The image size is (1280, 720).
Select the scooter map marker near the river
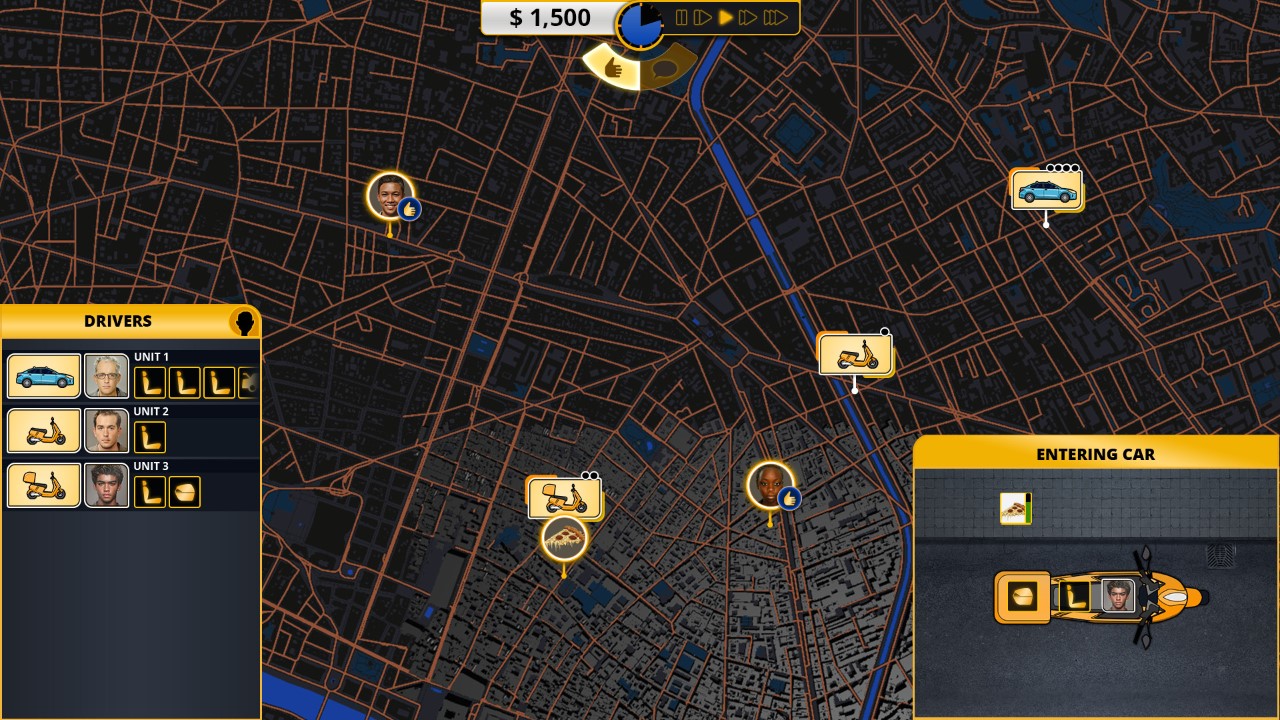853,352
